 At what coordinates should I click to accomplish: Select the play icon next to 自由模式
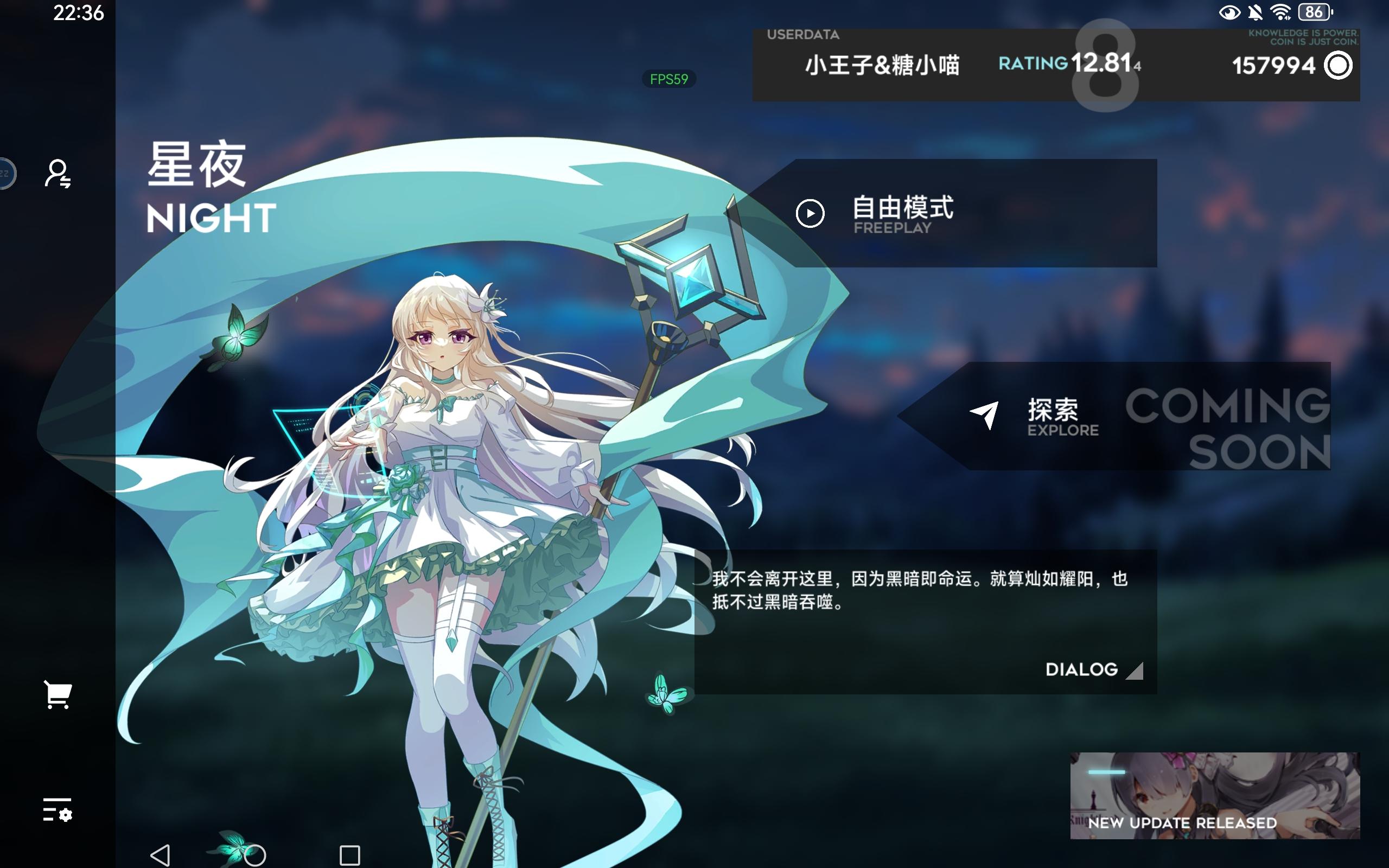[x=811, y=215]
